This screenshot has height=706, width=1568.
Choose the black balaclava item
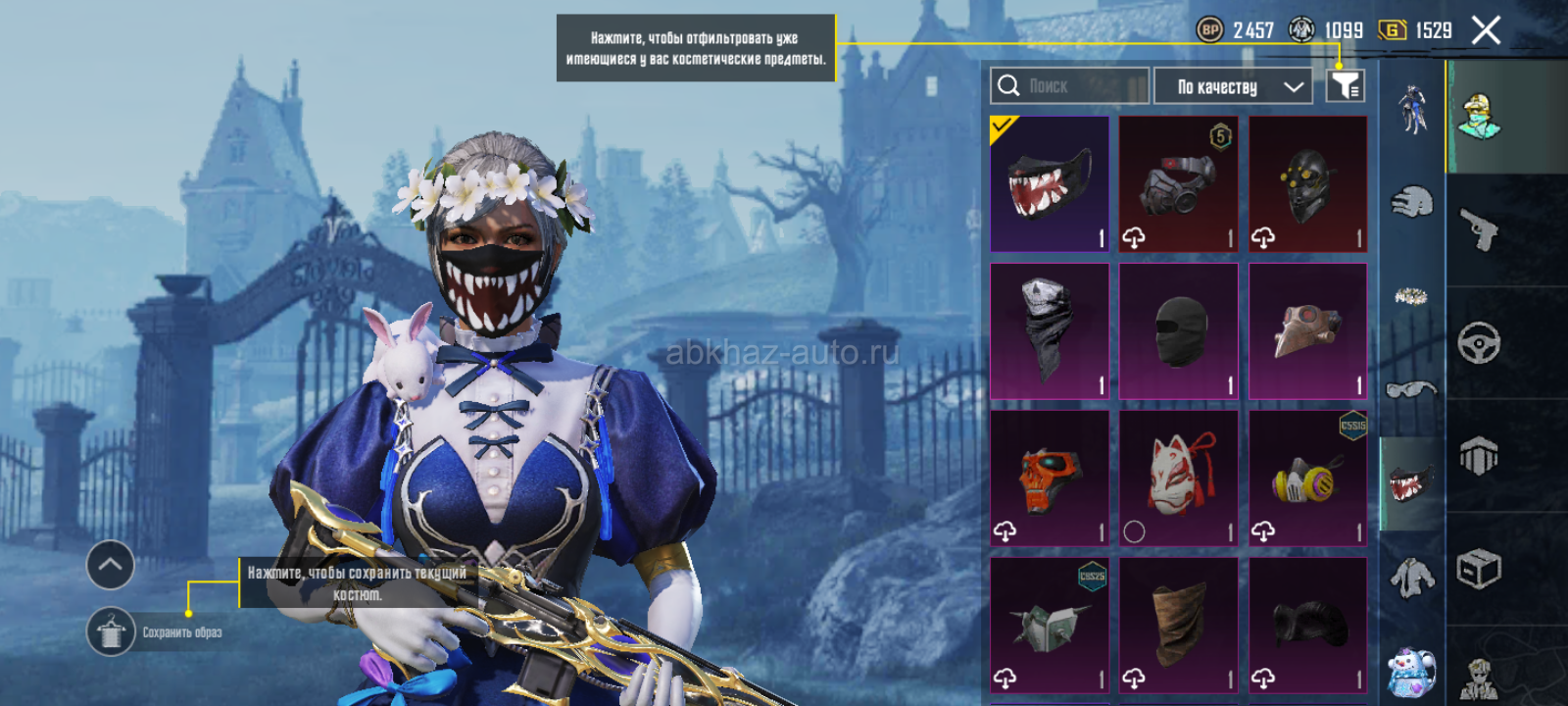click(x=1179, y=331)
